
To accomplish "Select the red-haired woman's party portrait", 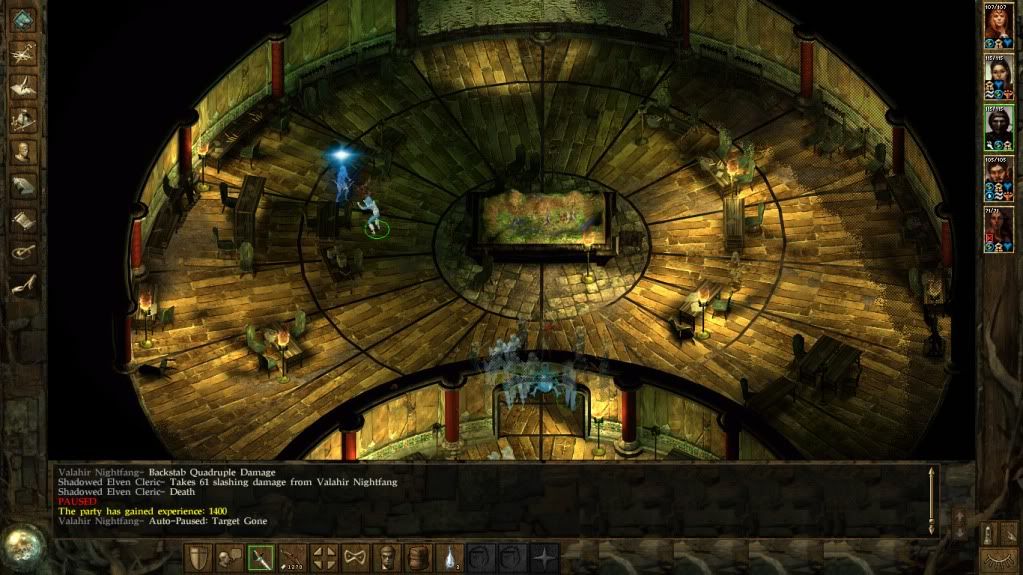I will click(x=998, y=26).
